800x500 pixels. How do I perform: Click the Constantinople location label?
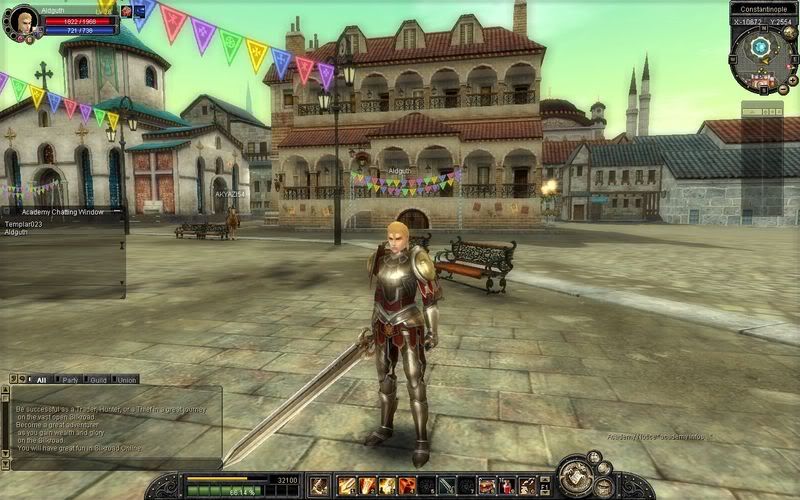(x=763, y=8)
